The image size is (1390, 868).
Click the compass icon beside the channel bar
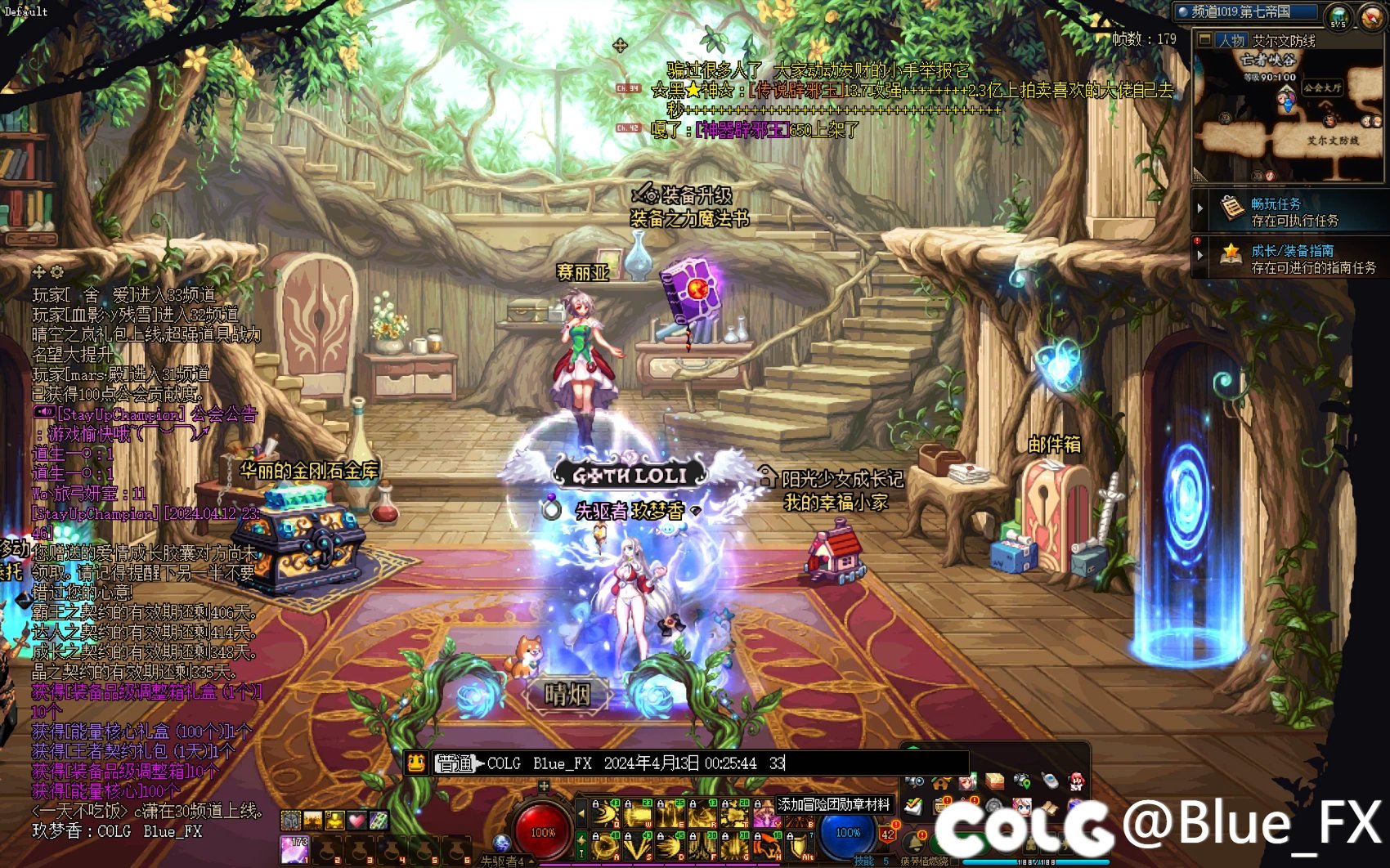[x=1372, y=16]
